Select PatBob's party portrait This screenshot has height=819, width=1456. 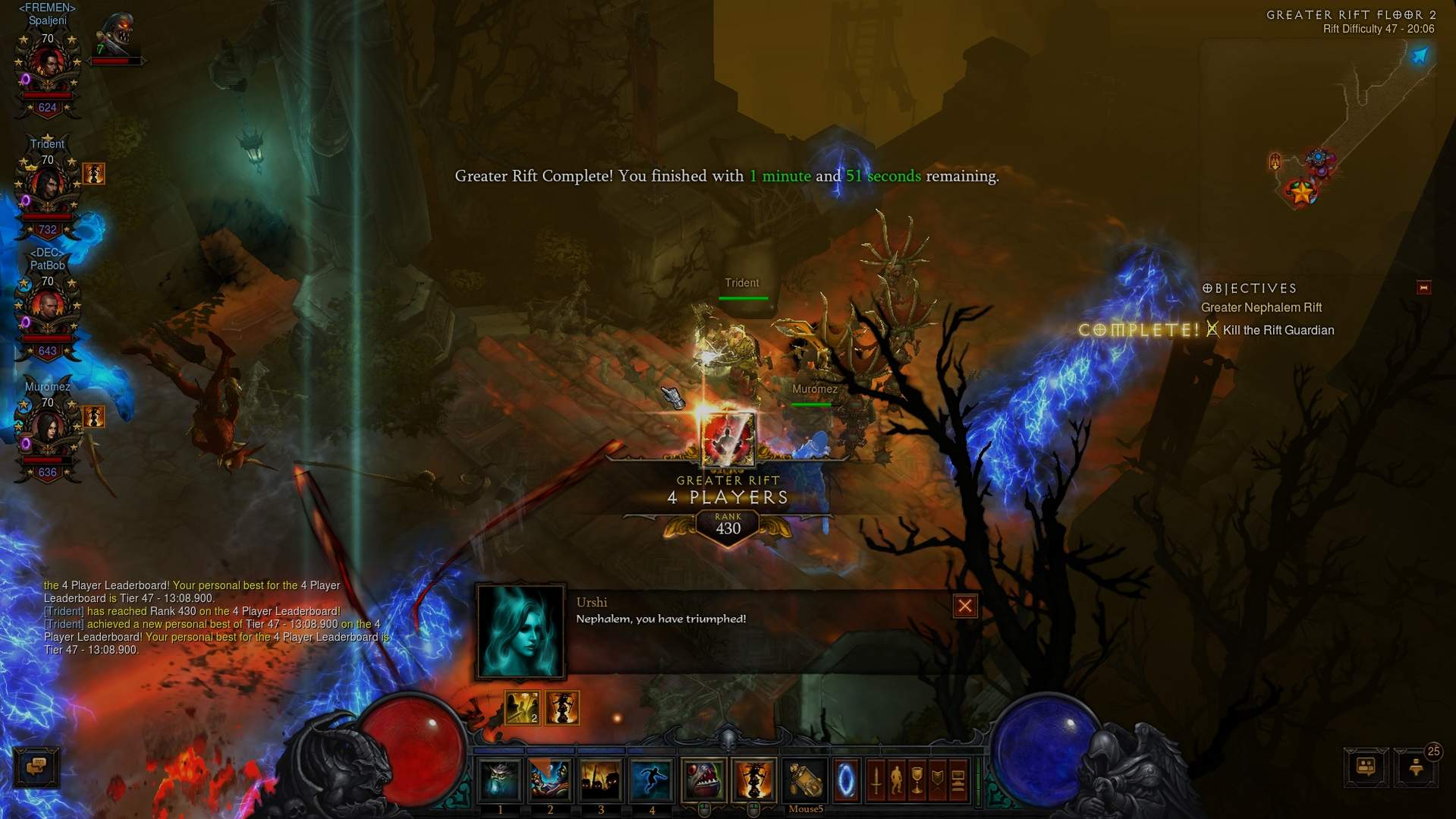[x=47, y=309]
